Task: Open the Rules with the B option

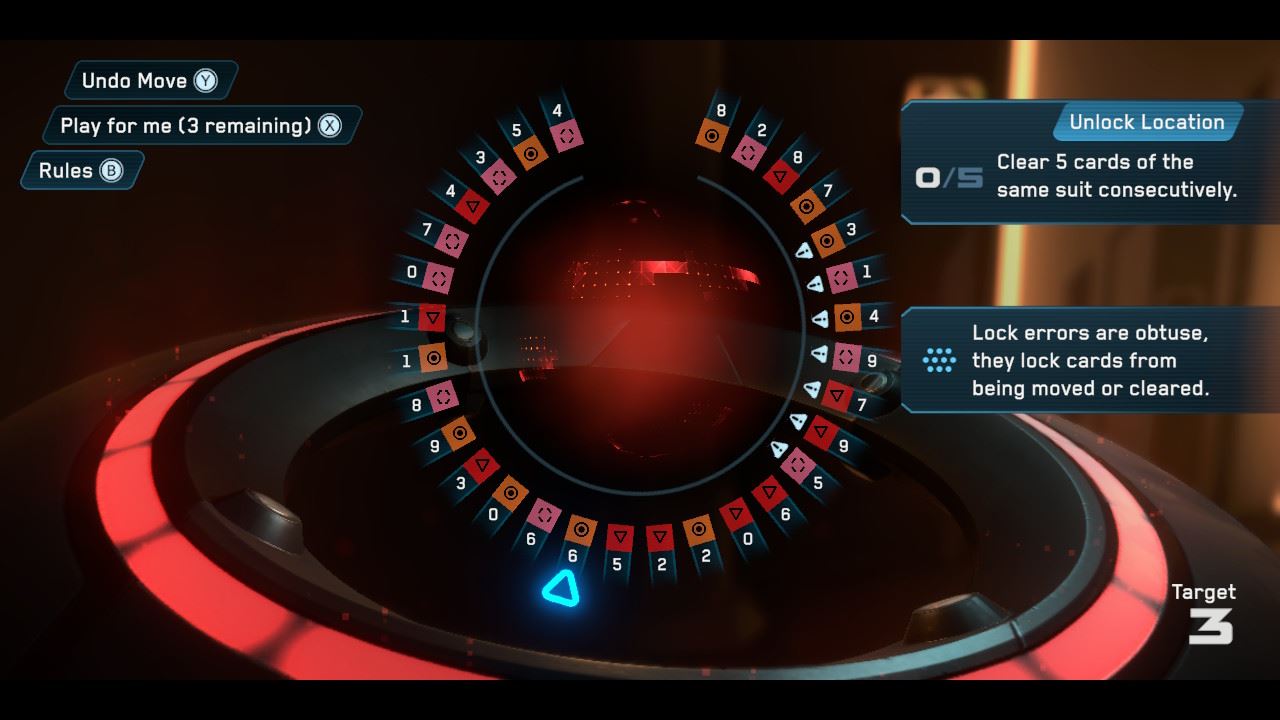Action: 80,170
